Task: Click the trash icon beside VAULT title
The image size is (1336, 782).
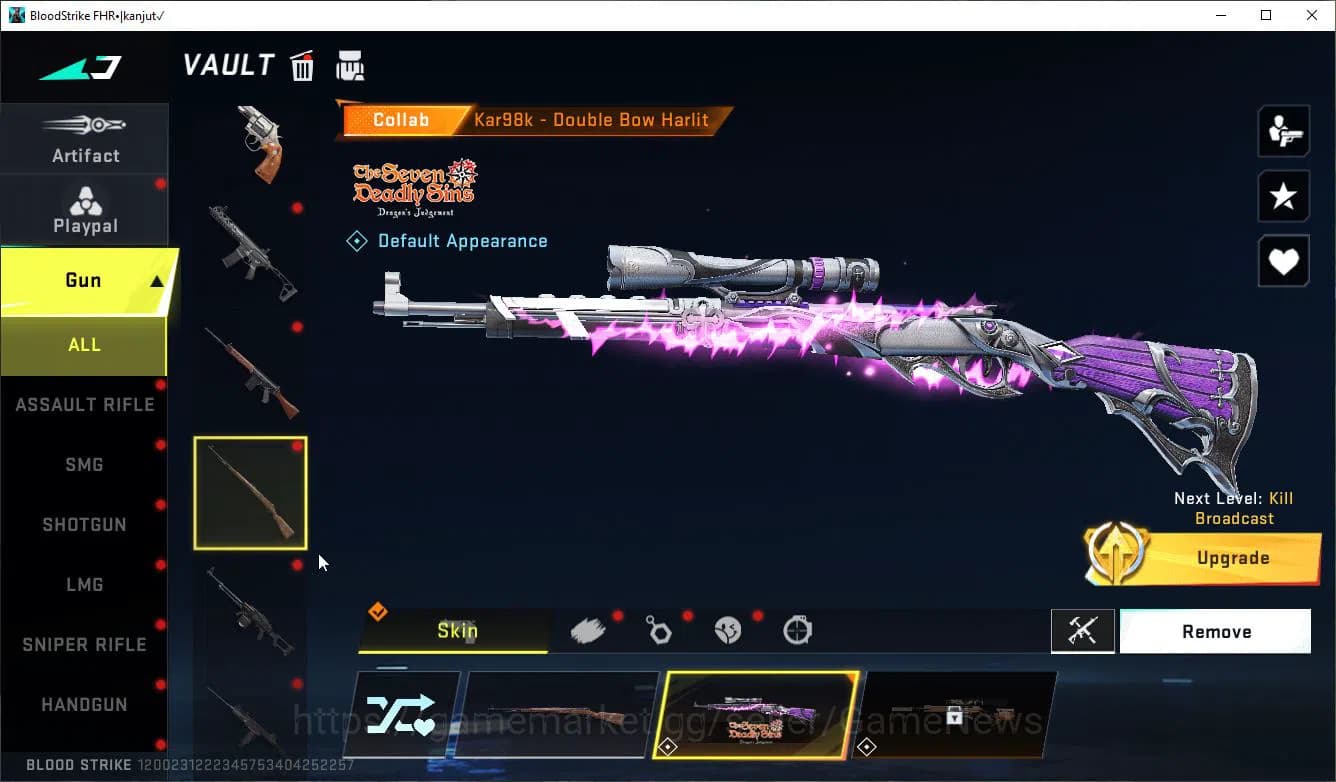Action: (302, 65)
